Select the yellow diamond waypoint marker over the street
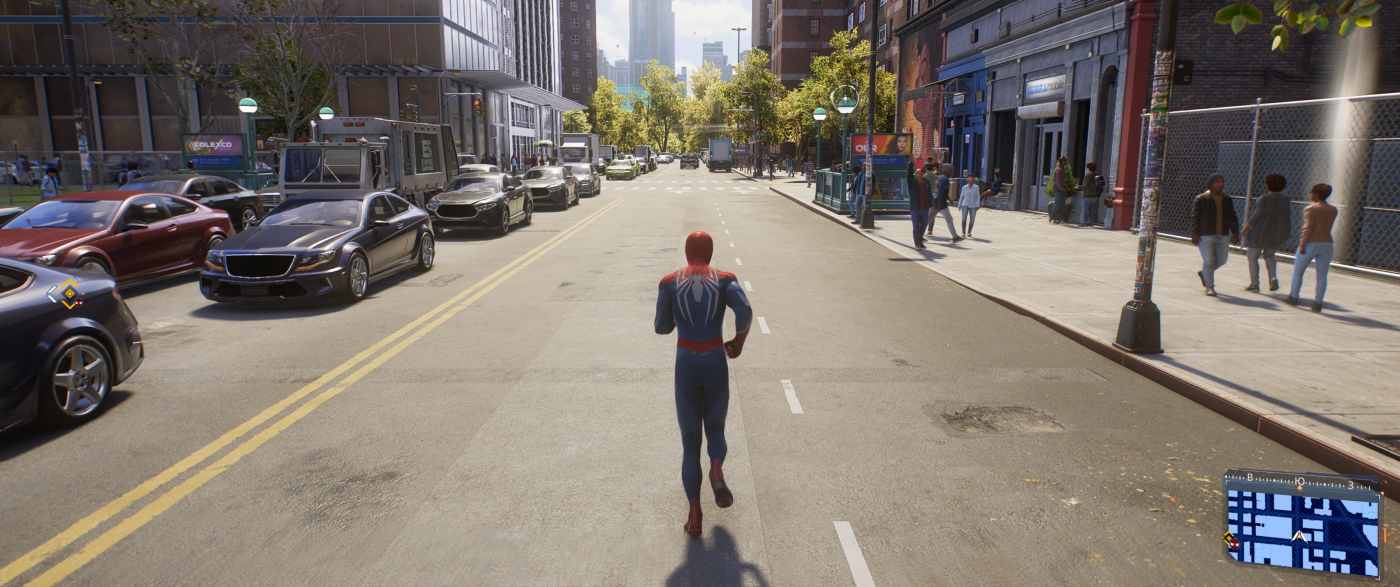The width and height of the screenshot is (1400, 587). 66,294
